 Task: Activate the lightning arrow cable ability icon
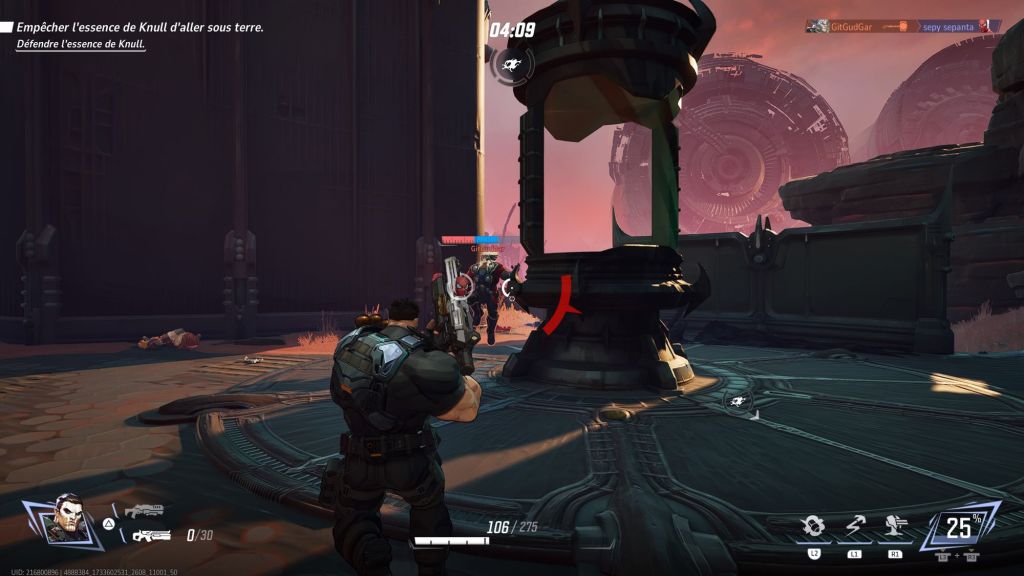pos(854,526)
